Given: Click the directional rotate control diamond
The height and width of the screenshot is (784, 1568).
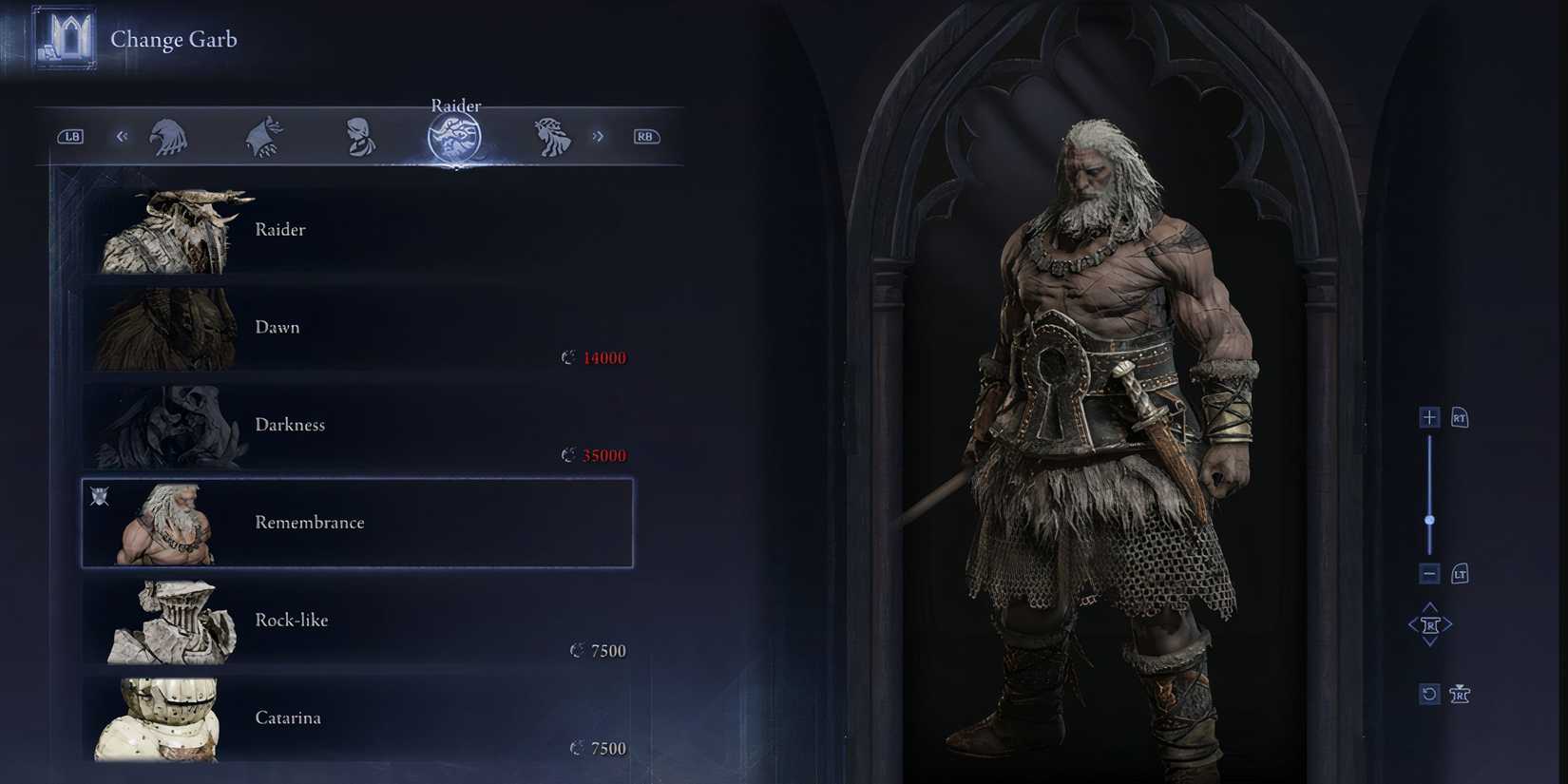Looking at the screenshot, I should tap(1430, 623).
